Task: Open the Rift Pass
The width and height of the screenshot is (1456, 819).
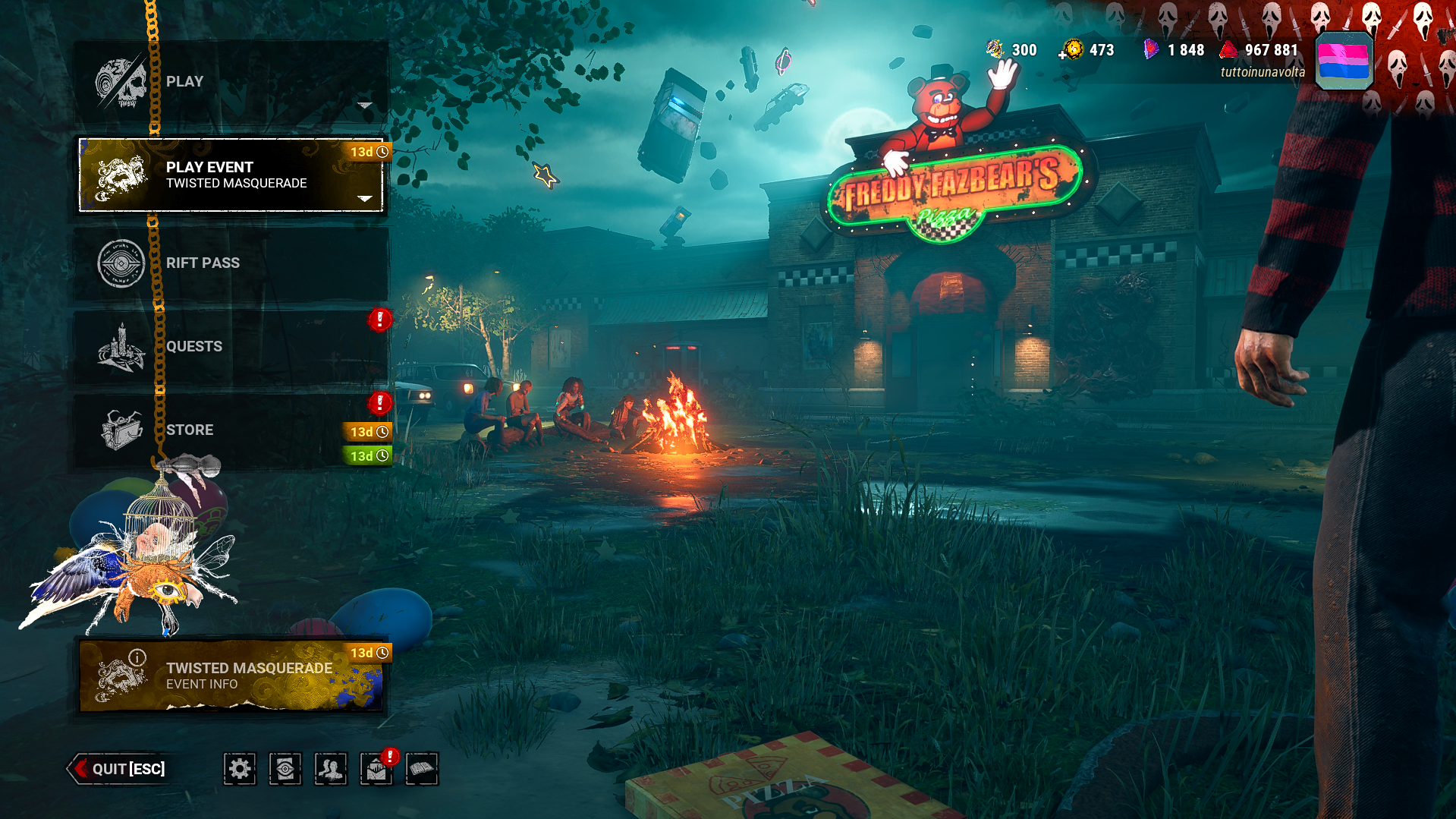Action: (x=231, y=263)
